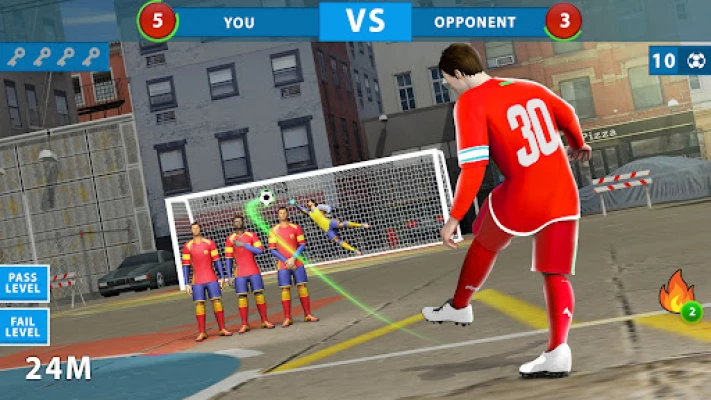Tap the Pass Level button
This screenshot has width=711, height=400.
click(23, 284)
